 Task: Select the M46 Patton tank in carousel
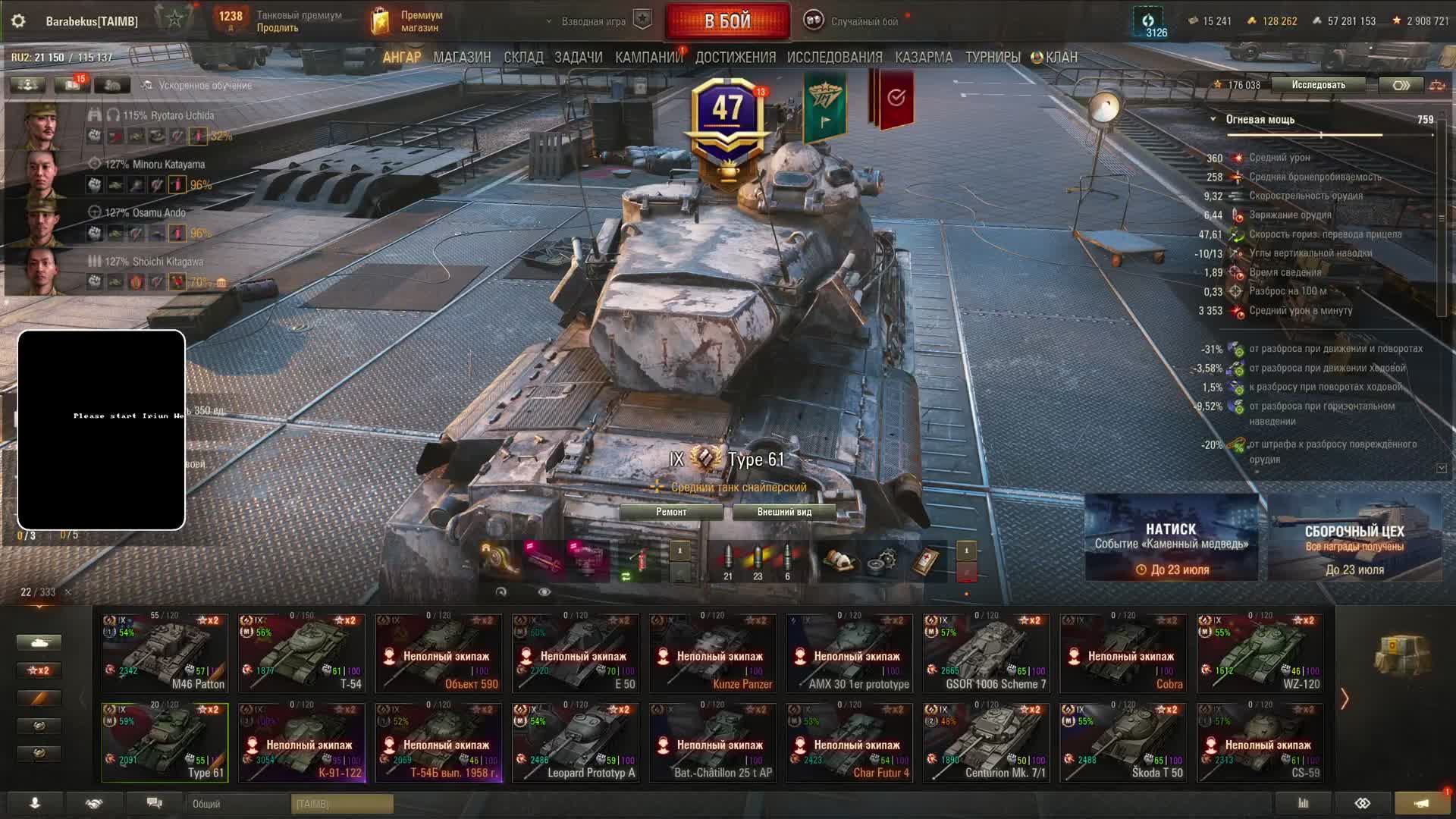point(165,653)
